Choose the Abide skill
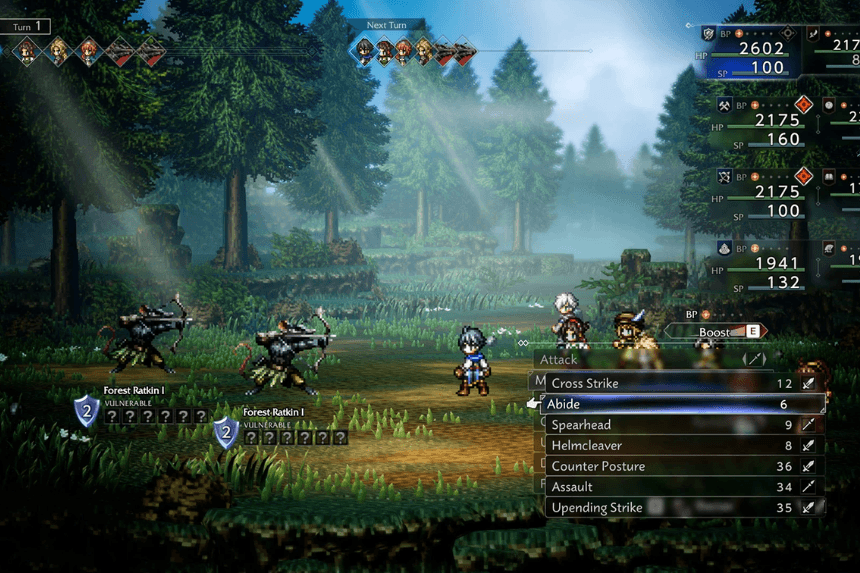860x573 pixels. point(680,404)
